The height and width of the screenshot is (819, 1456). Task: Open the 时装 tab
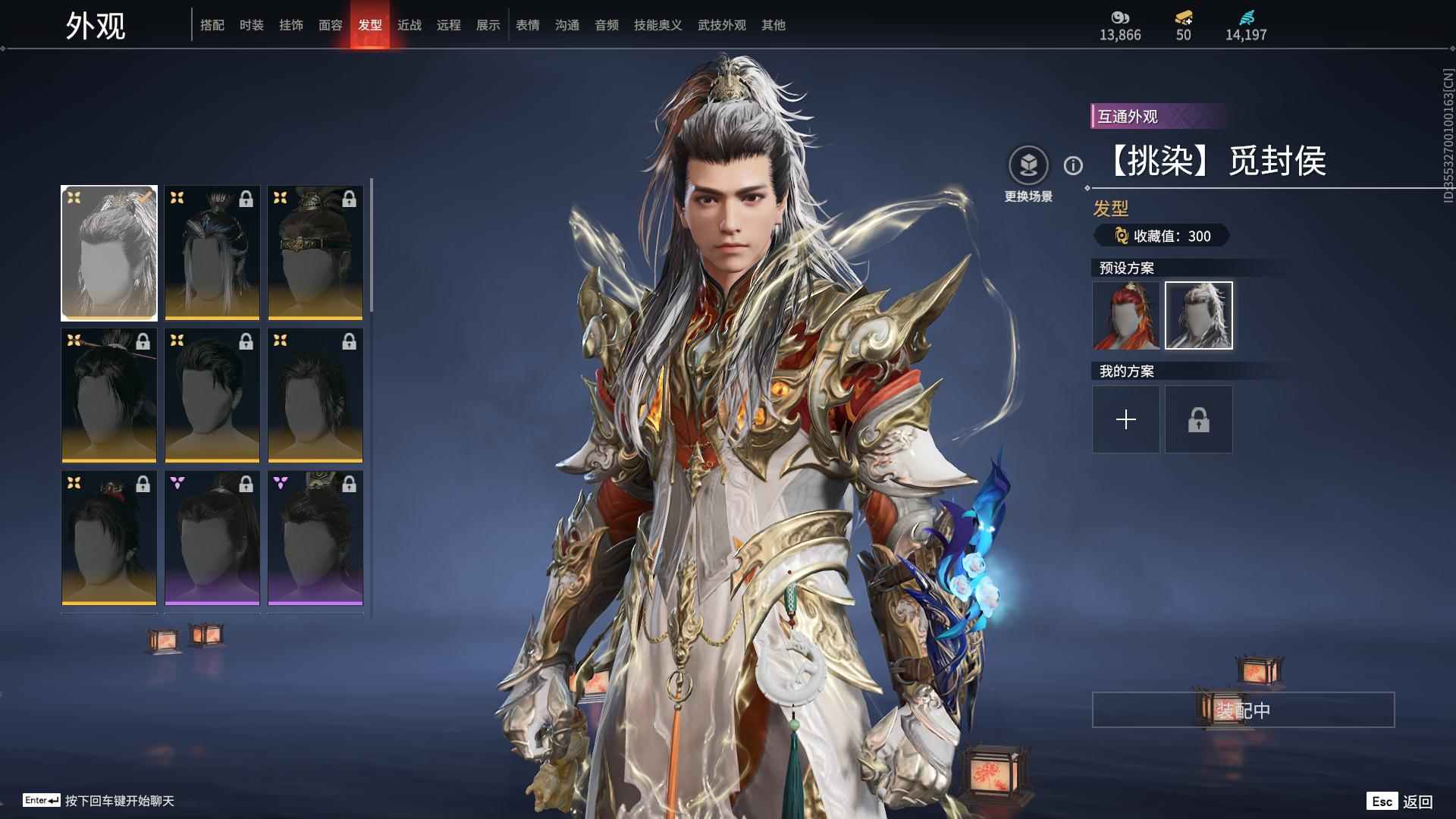(252, 25)
